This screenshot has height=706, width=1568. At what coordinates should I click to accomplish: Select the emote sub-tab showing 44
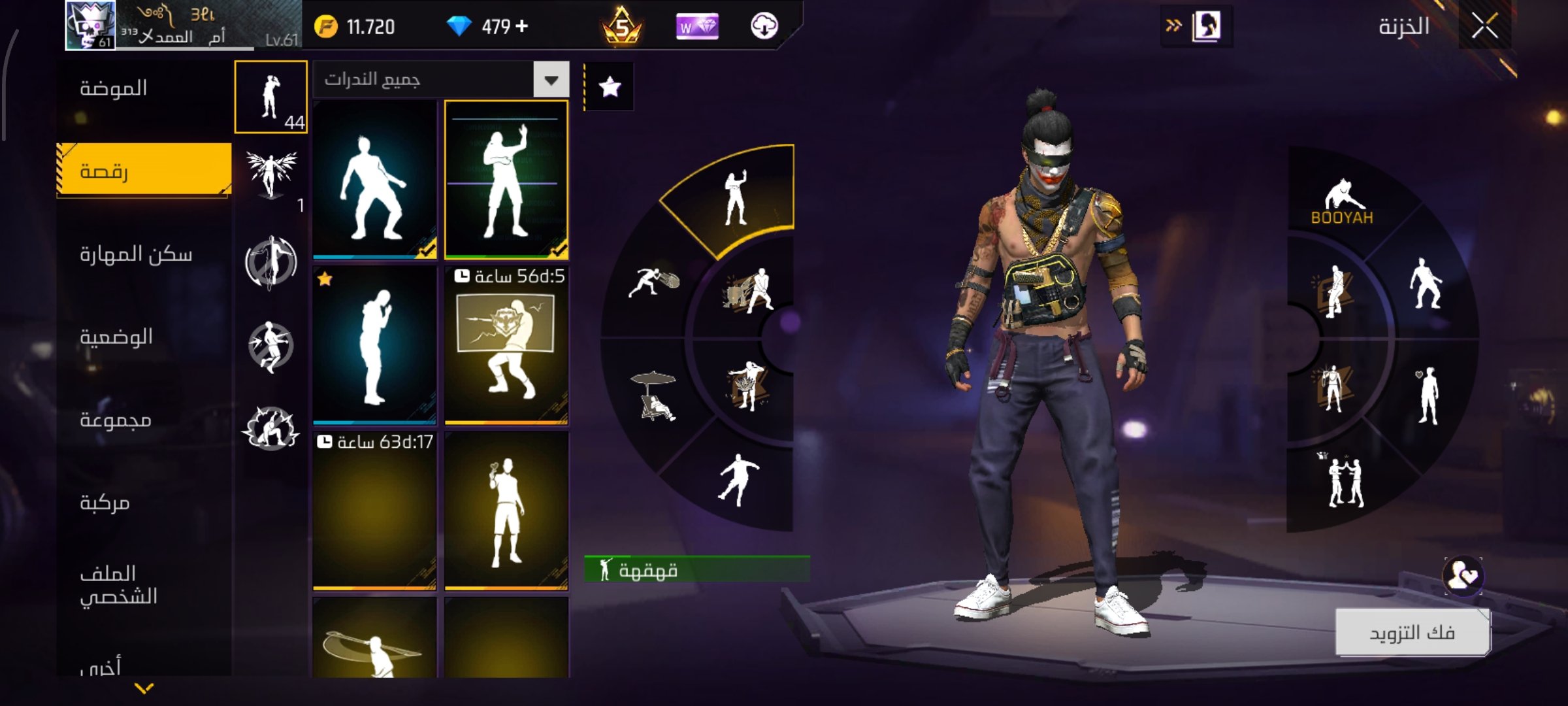pyautogui.click(x=271, y=97)
